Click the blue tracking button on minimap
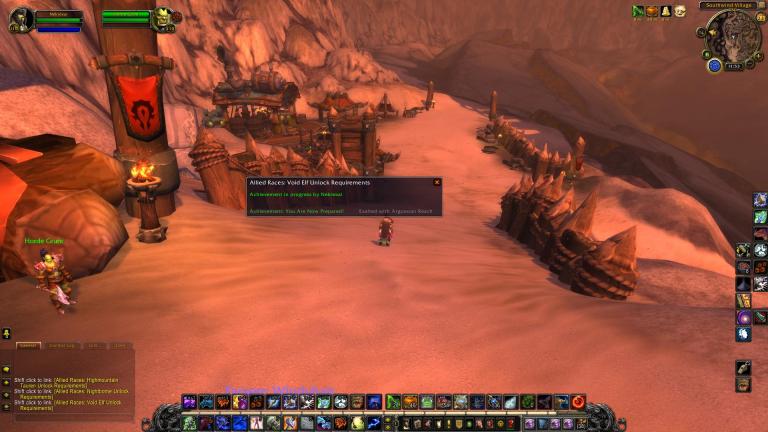This screenshot has width=768, height=432. point(714,65)
